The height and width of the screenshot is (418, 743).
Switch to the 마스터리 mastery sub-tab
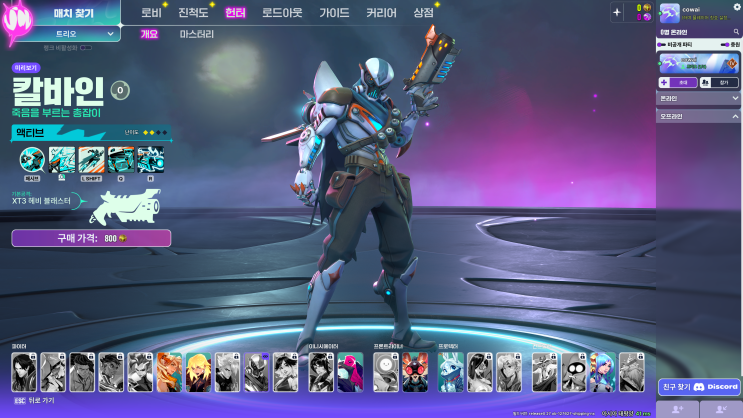pos(197,34)
